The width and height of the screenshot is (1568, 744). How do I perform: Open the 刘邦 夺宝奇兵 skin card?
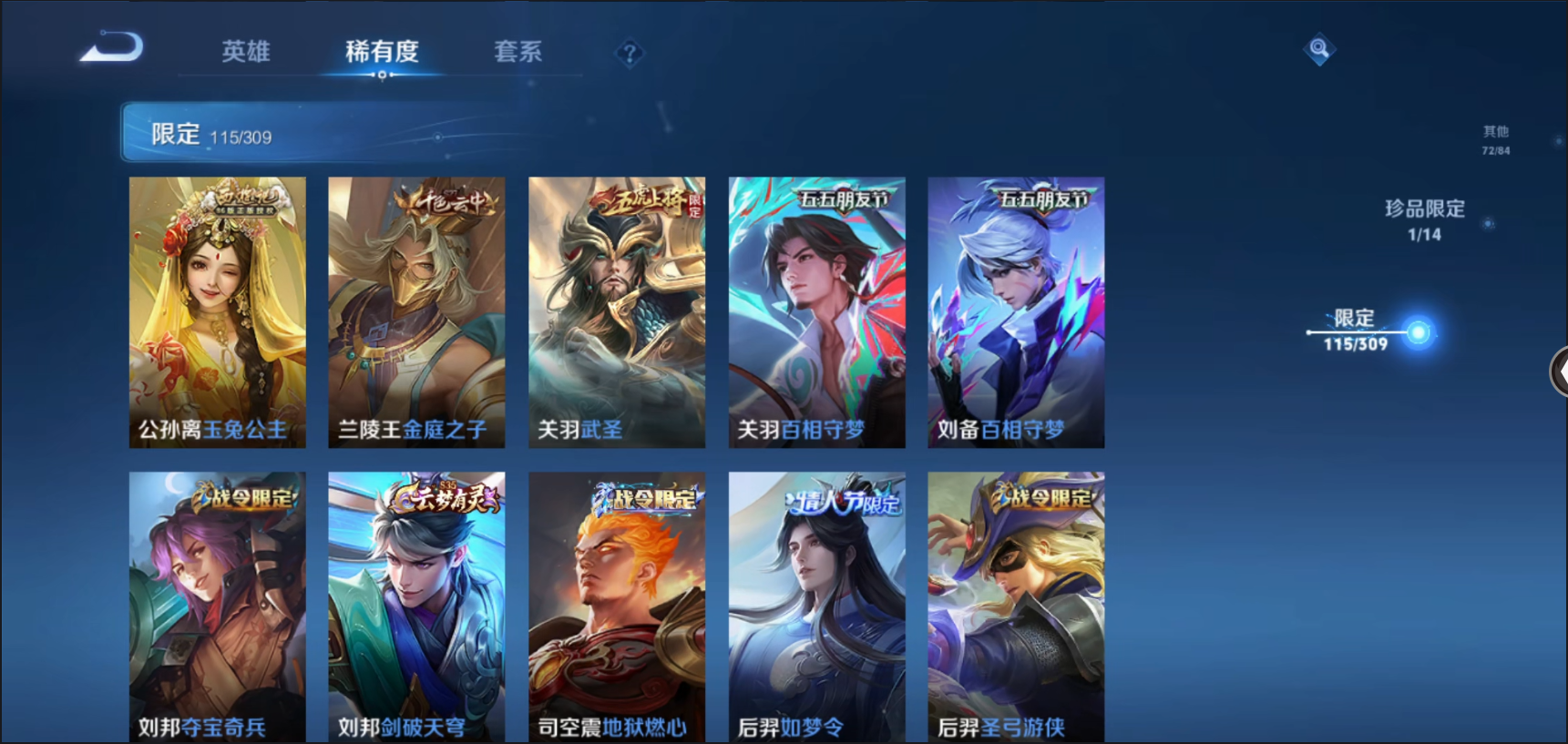217,606
